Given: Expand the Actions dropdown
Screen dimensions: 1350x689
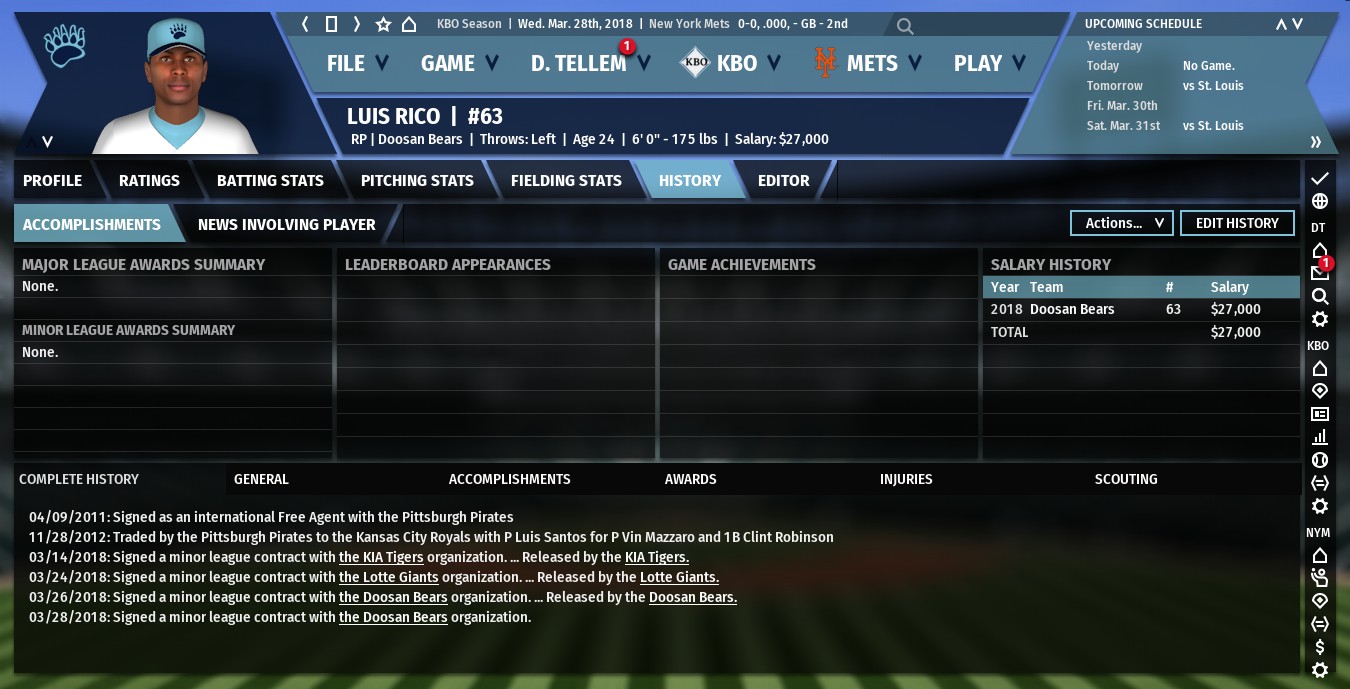Looking at the screenshot, I should [1122, 223].
